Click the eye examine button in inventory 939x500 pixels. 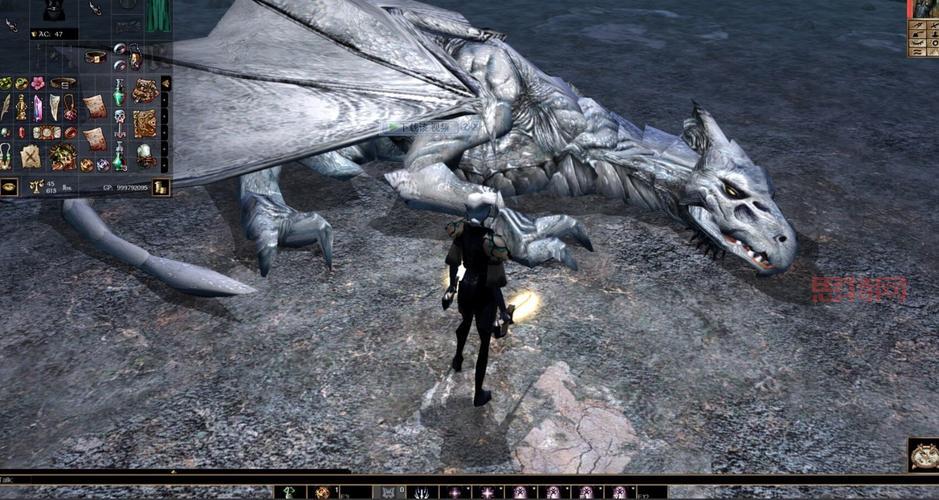click(x=9, y=187)
